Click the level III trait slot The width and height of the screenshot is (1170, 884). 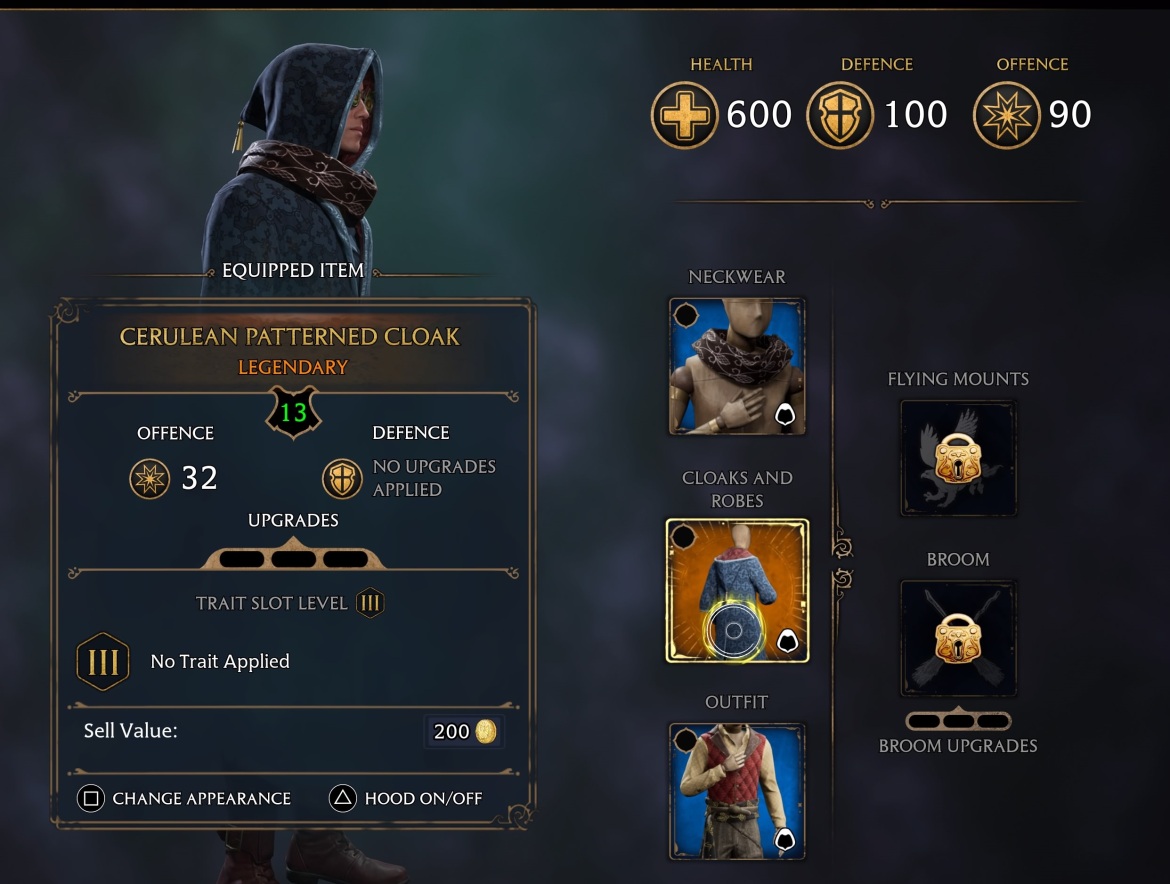point(103,662)
